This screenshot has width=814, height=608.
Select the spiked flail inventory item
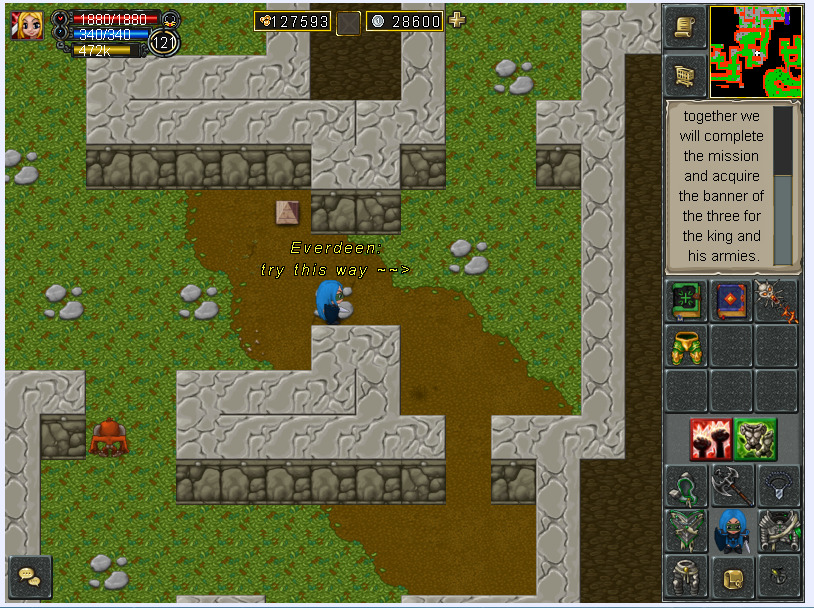coord(777,301)
